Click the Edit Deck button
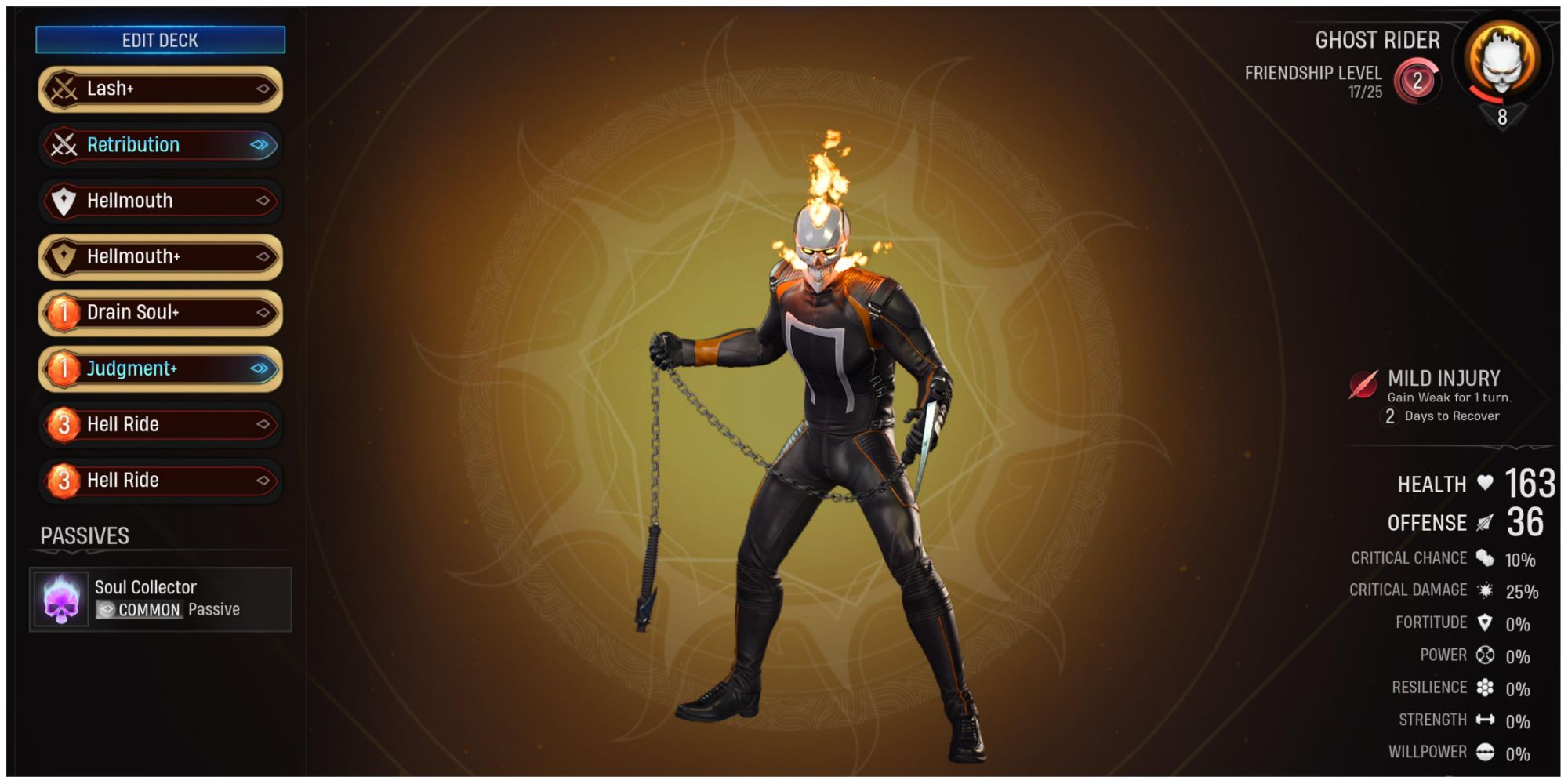 [x=159, y=40]
